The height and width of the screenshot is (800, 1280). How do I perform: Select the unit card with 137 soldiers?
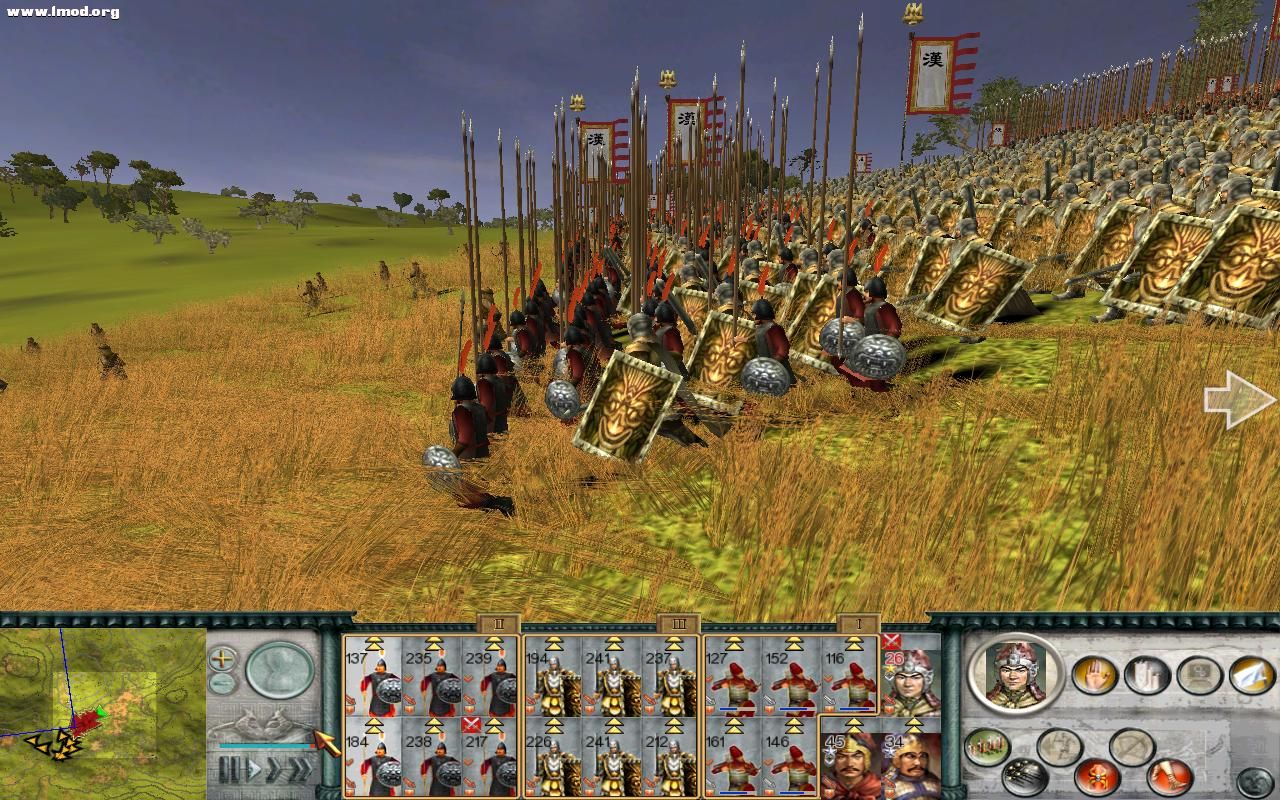[372, 685]
